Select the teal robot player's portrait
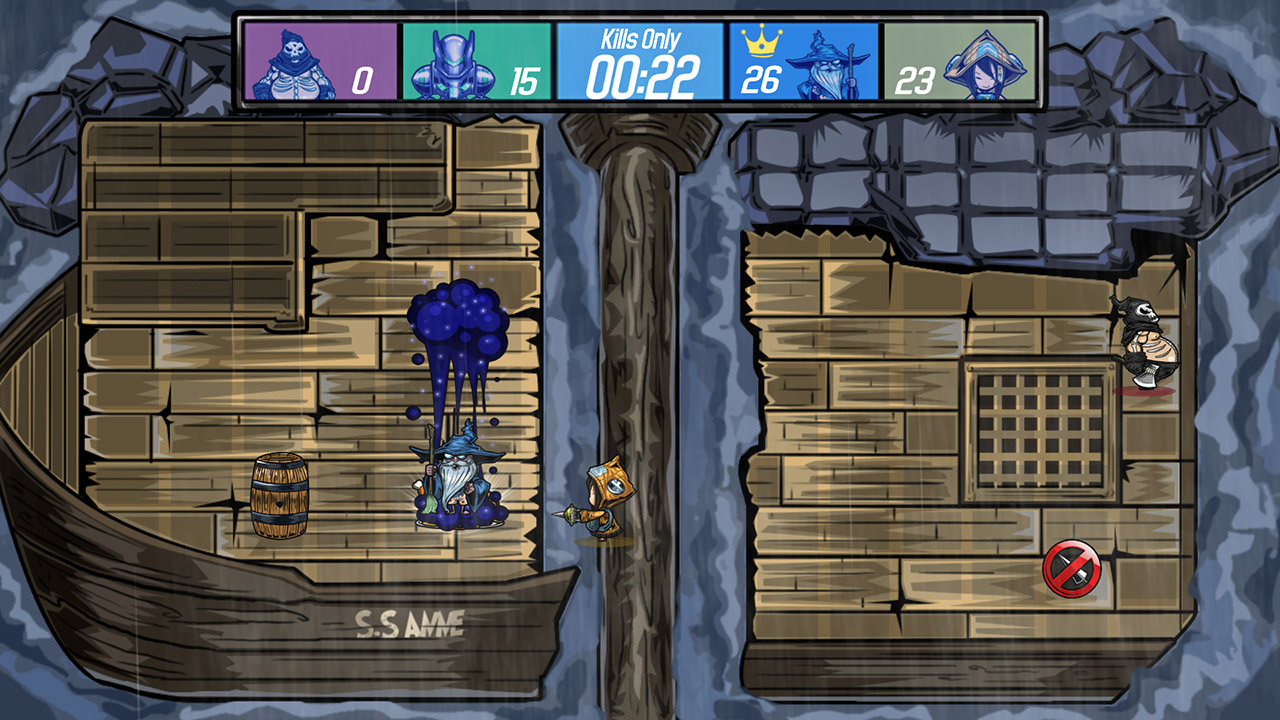This screenshot has width=1280, height=720. coord(455,60)
